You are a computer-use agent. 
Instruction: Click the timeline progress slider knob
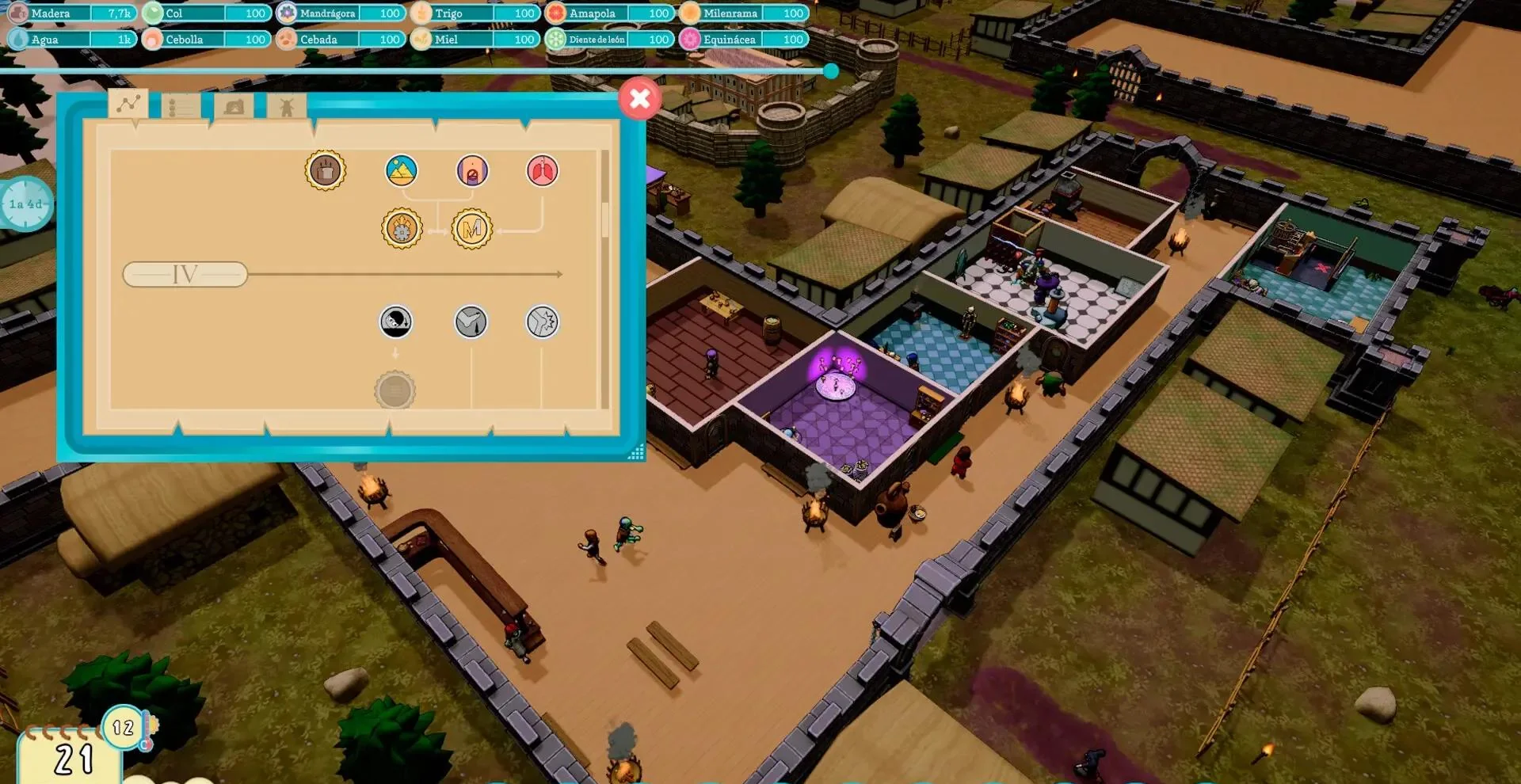[831, 71]
